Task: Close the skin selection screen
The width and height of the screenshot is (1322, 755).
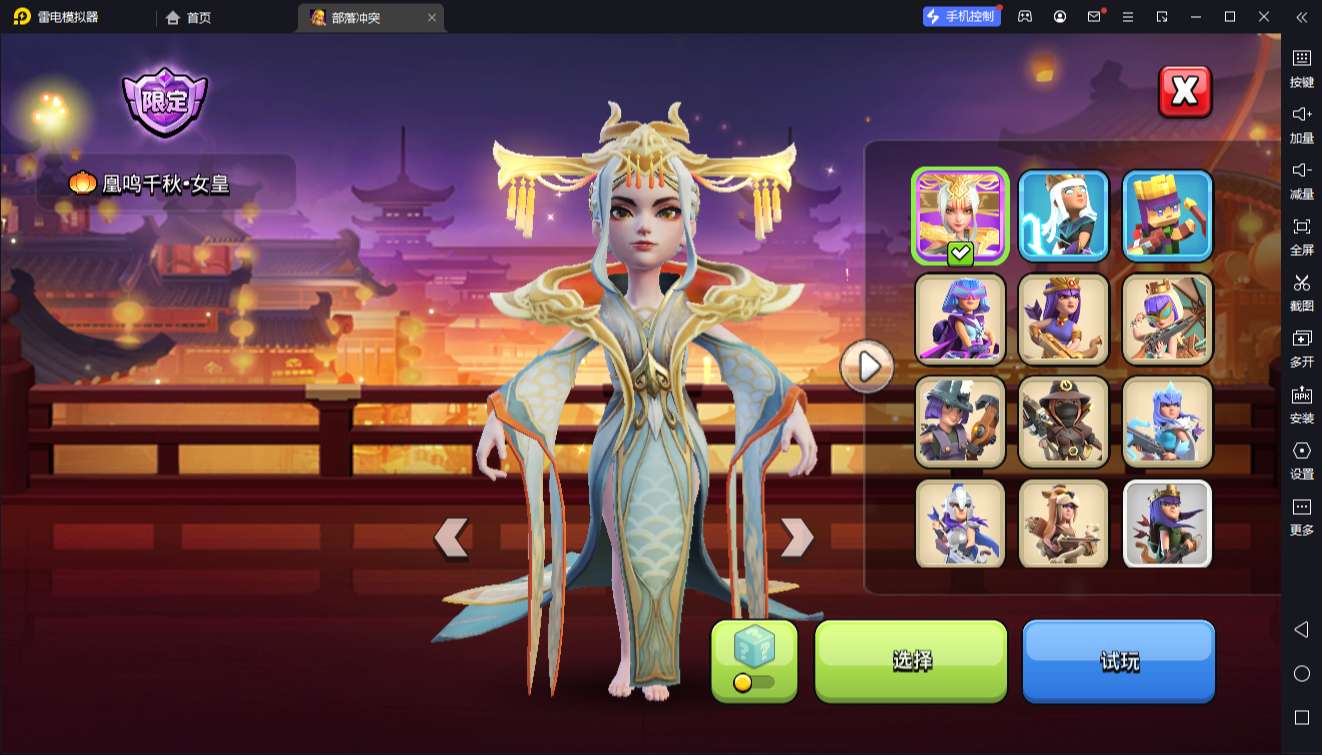Action: pyautogui.click(x=1185, y=92)
